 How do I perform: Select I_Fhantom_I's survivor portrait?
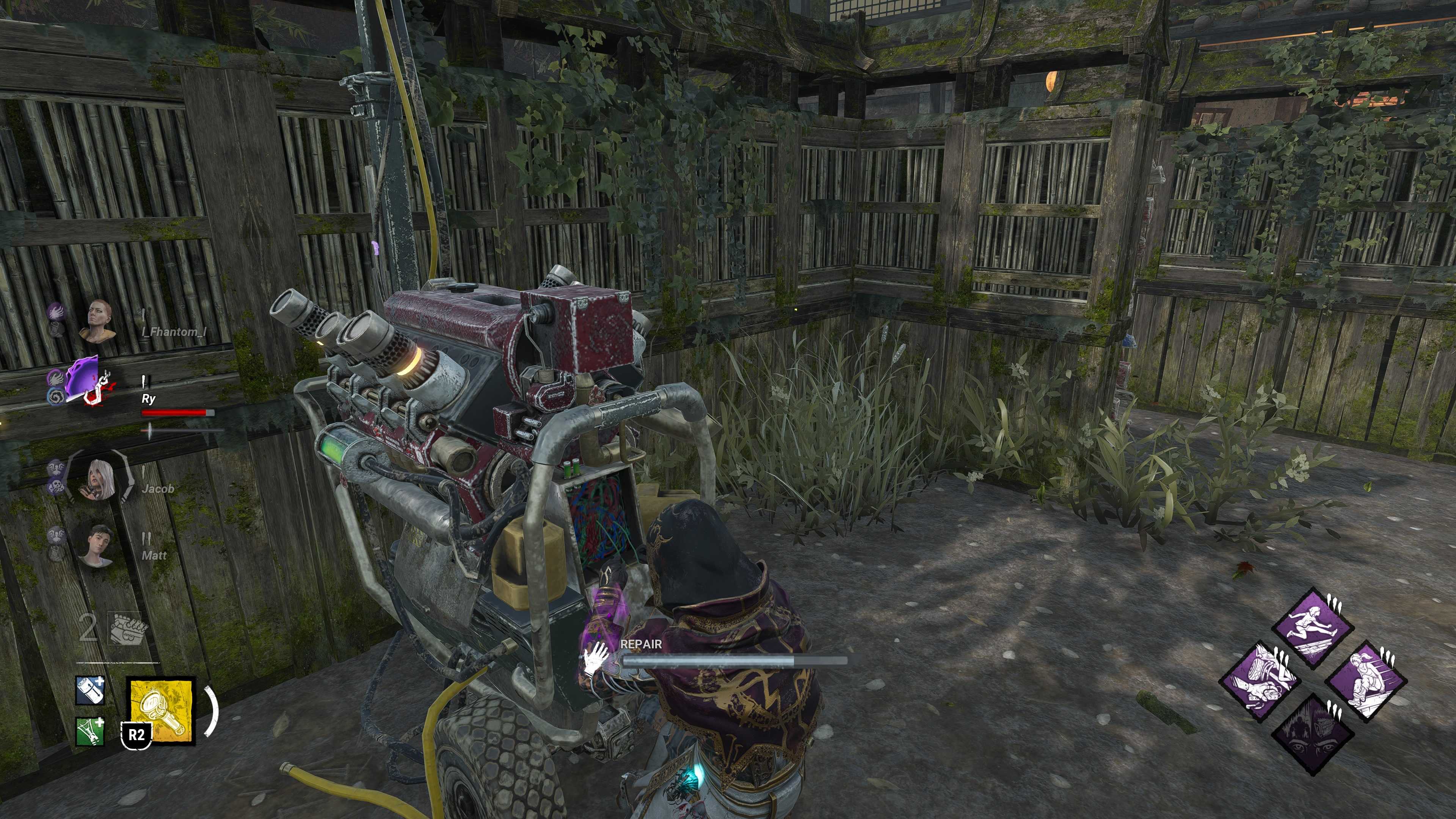(100, 321)
